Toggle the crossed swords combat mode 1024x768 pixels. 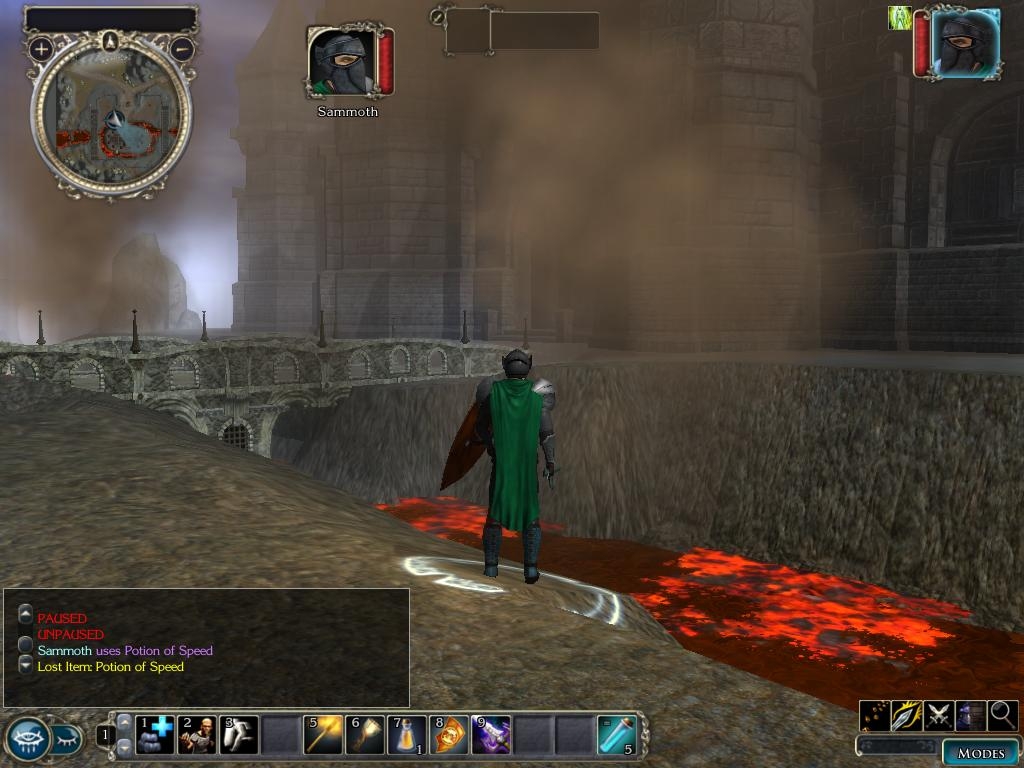click(938, 715)
